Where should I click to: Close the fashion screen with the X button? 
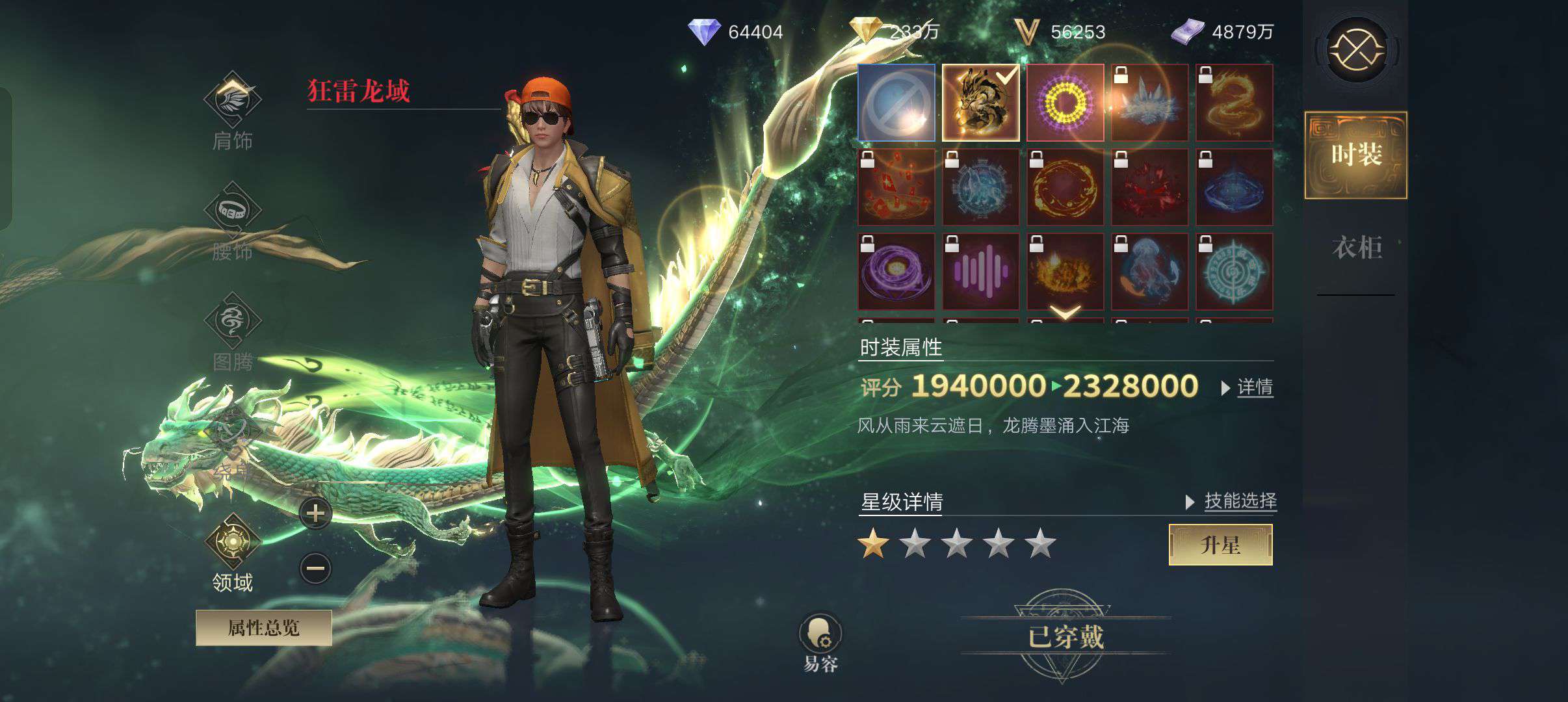(x=1357, y=49)
